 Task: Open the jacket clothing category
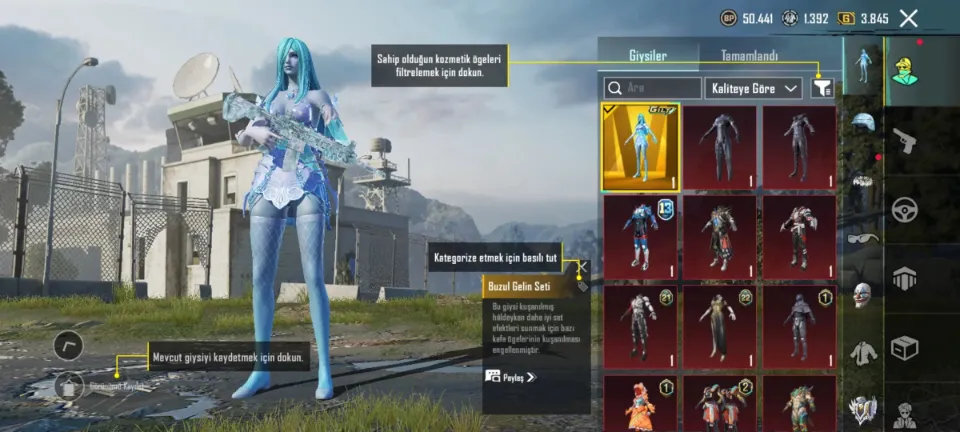coord(862,351)
